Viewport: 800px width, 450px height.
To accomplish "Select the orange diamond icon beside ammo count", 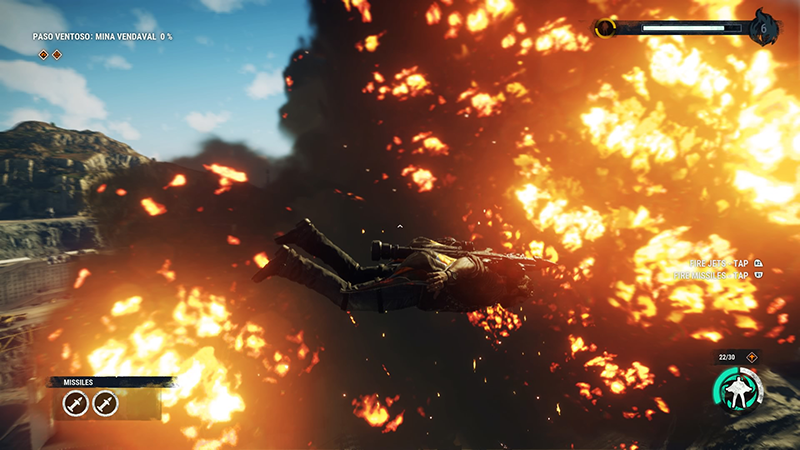I will (x=752, y=357).
